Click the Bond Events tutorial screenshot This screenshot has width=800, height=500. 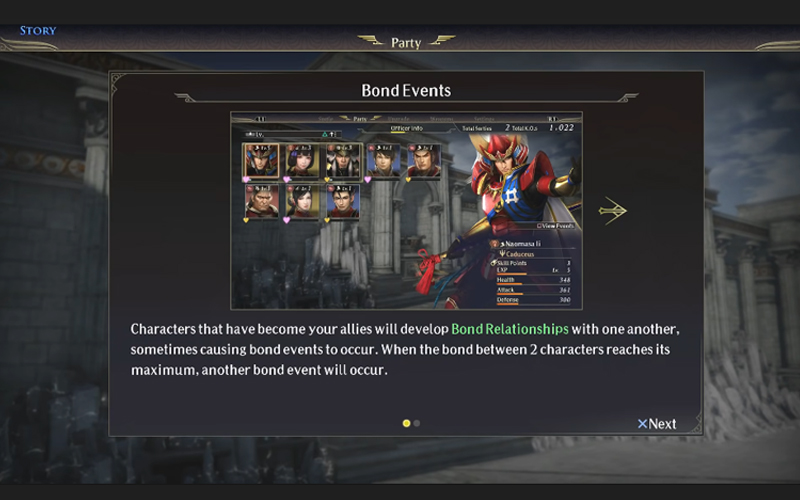[405, 210]
